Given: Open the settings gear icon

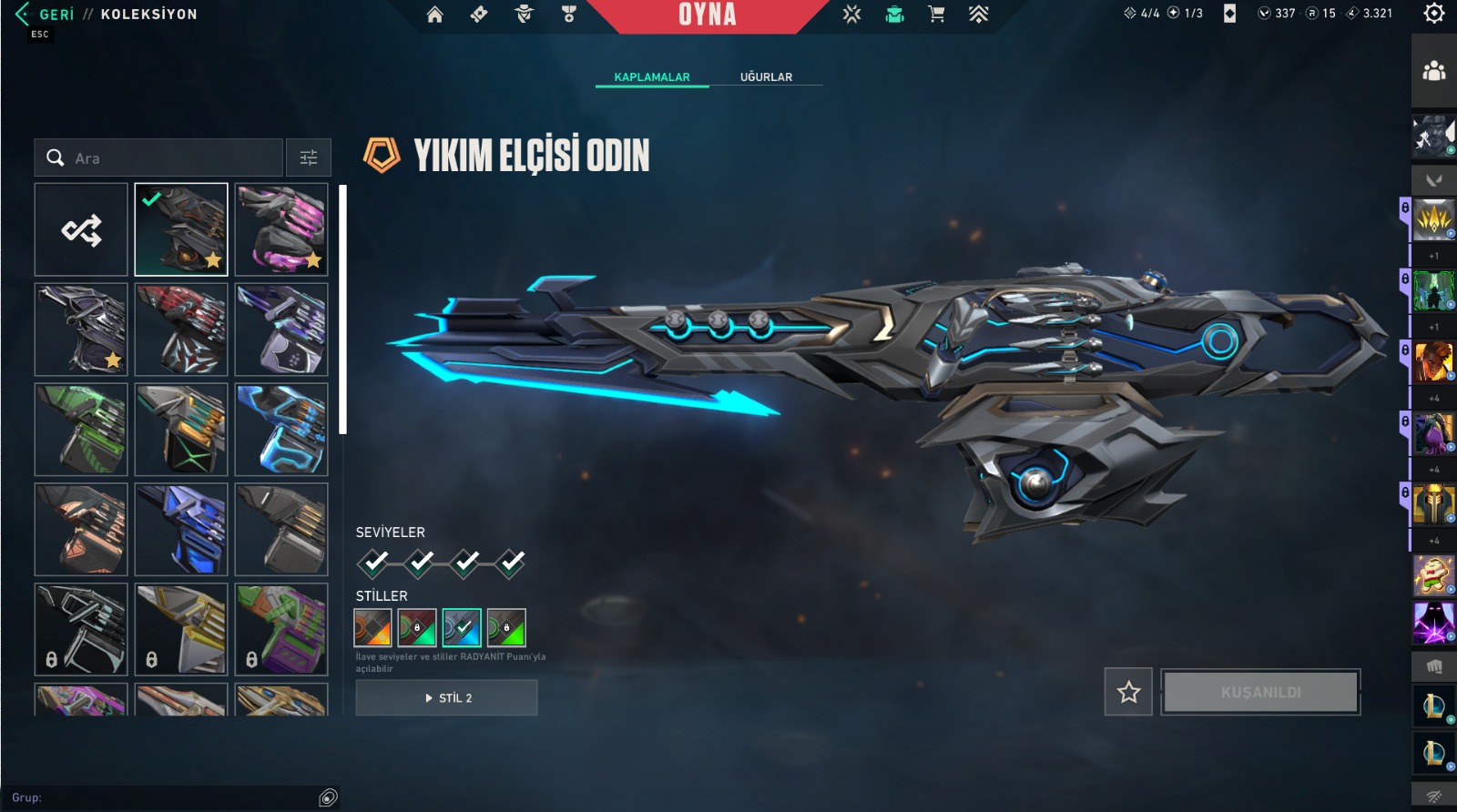Looking at the screenshot, I should point(1434,14).
